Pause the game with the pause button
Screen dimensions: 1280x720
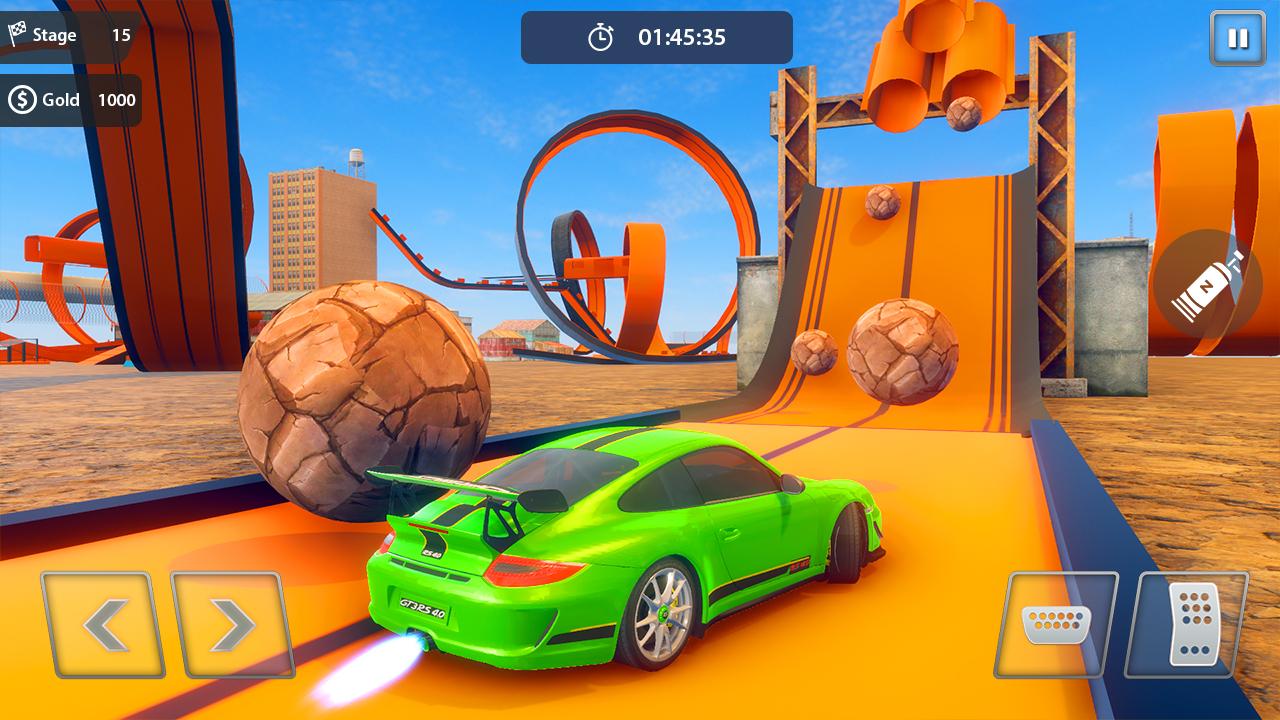tap(1237, 38)
